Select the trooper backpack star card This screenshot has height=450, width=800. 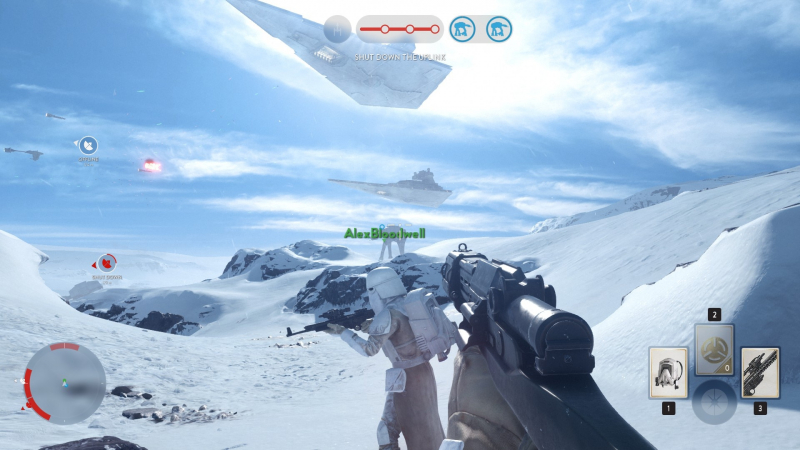click(667, 372)
